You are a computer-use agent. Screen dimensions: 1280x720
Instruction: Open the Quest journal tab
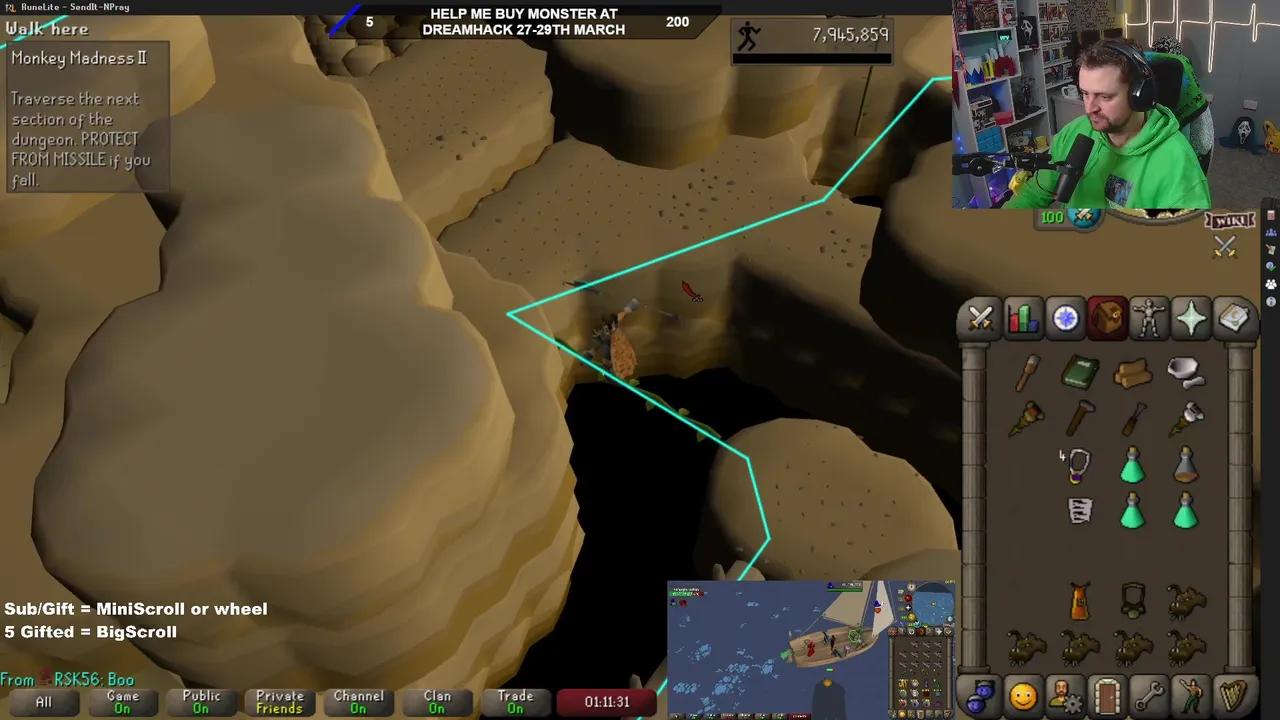[x=1065, y=318]
